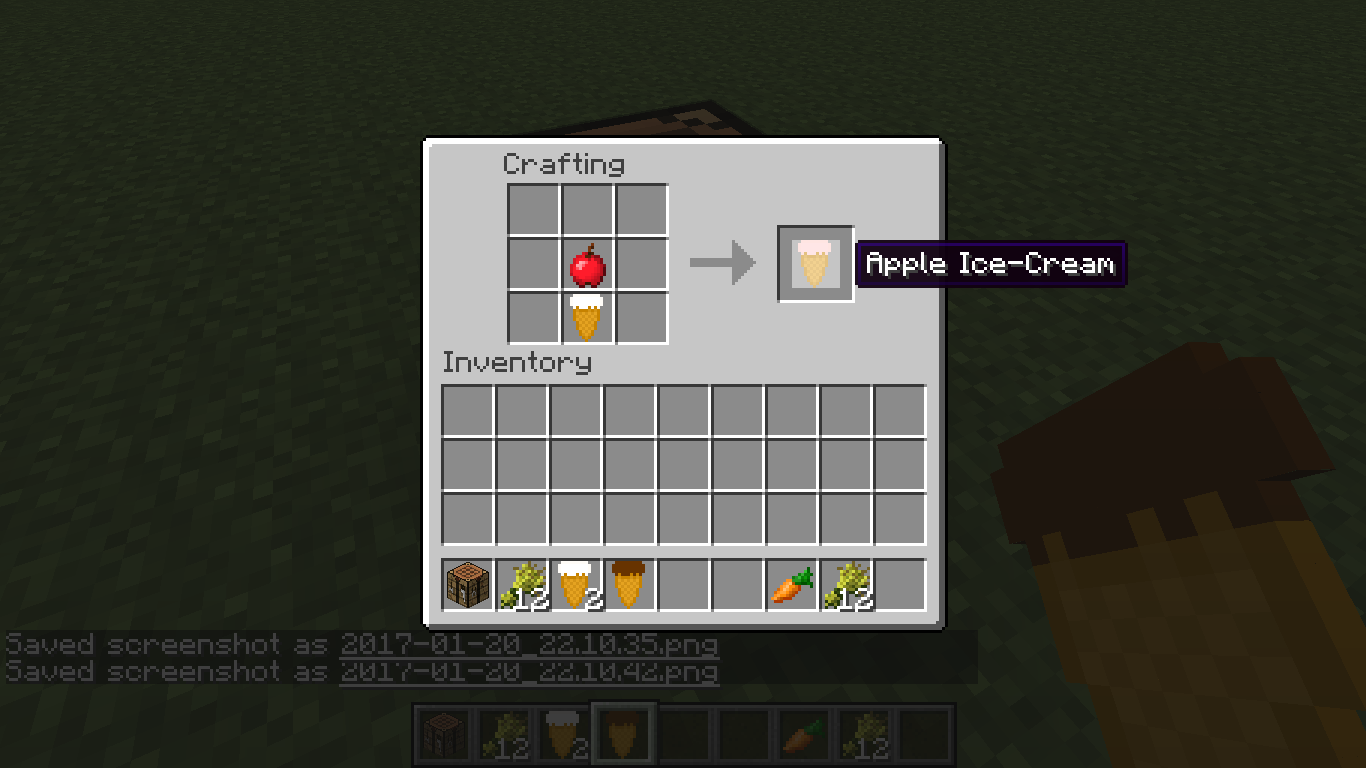The image size is (1366, 768).
Task: Click the top-left slot of the crafting grid
Action: tap(532, 209)
